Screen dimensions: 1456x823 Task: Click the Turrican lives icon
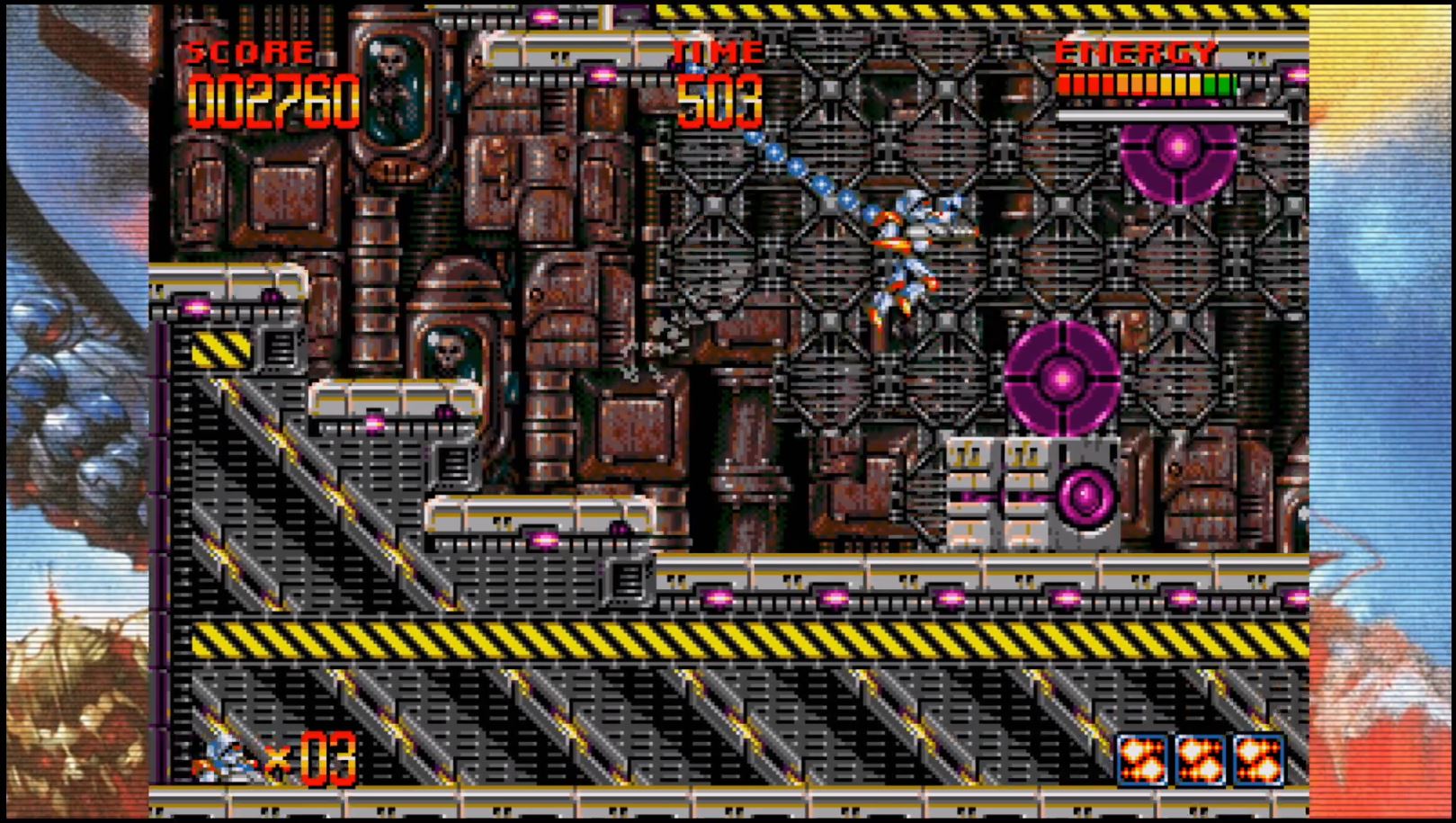pos(225,759)
